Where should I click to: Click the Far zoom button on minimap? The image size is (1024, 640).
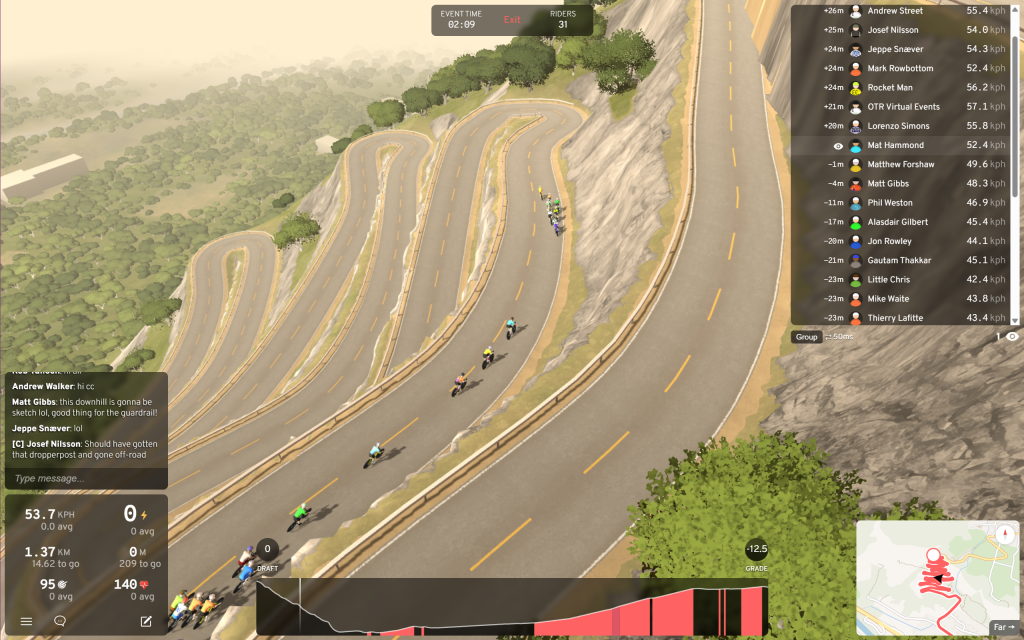pos(1003,627)
